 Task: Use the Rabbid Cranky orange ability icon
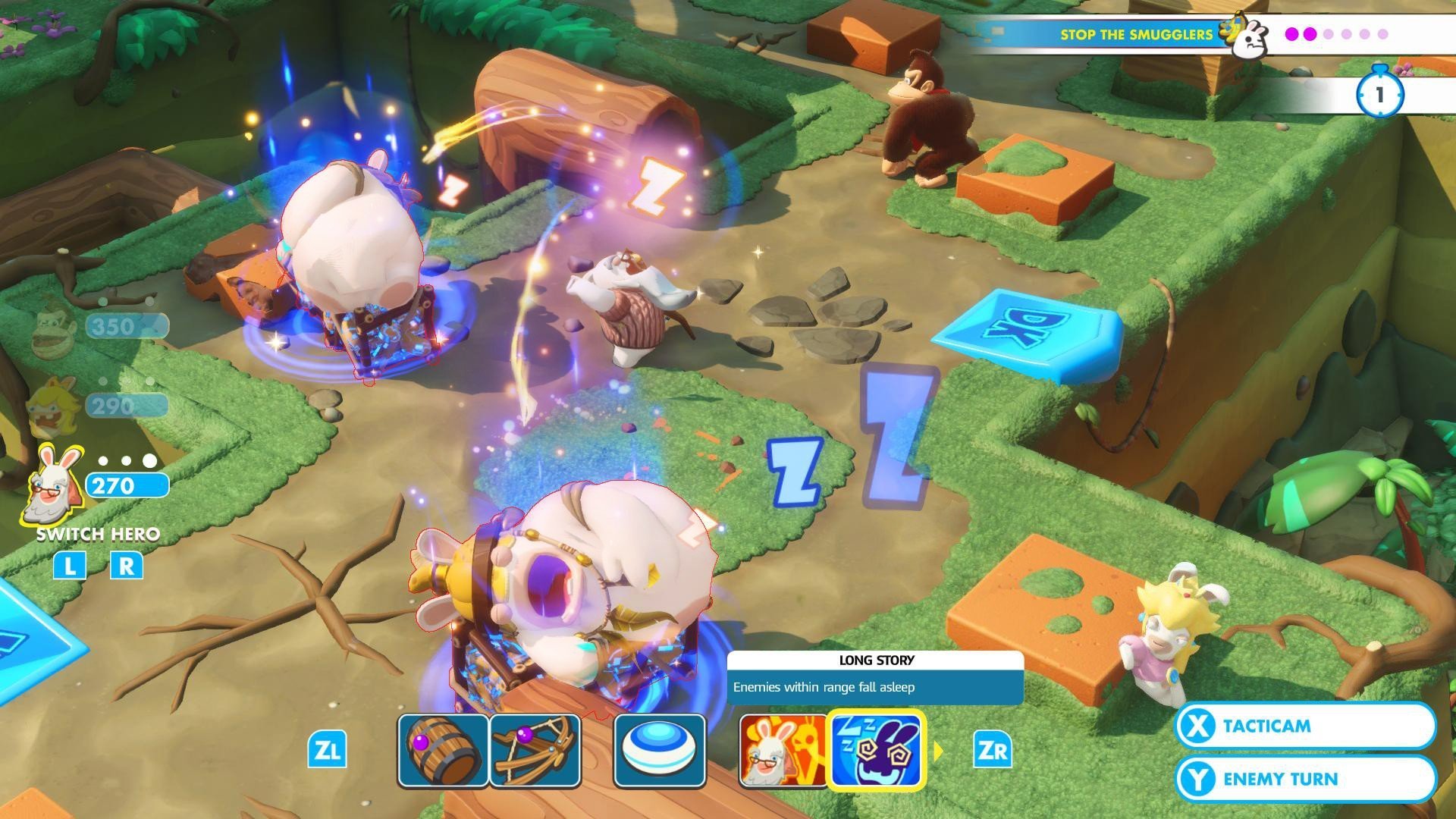(x=783, y=751)
